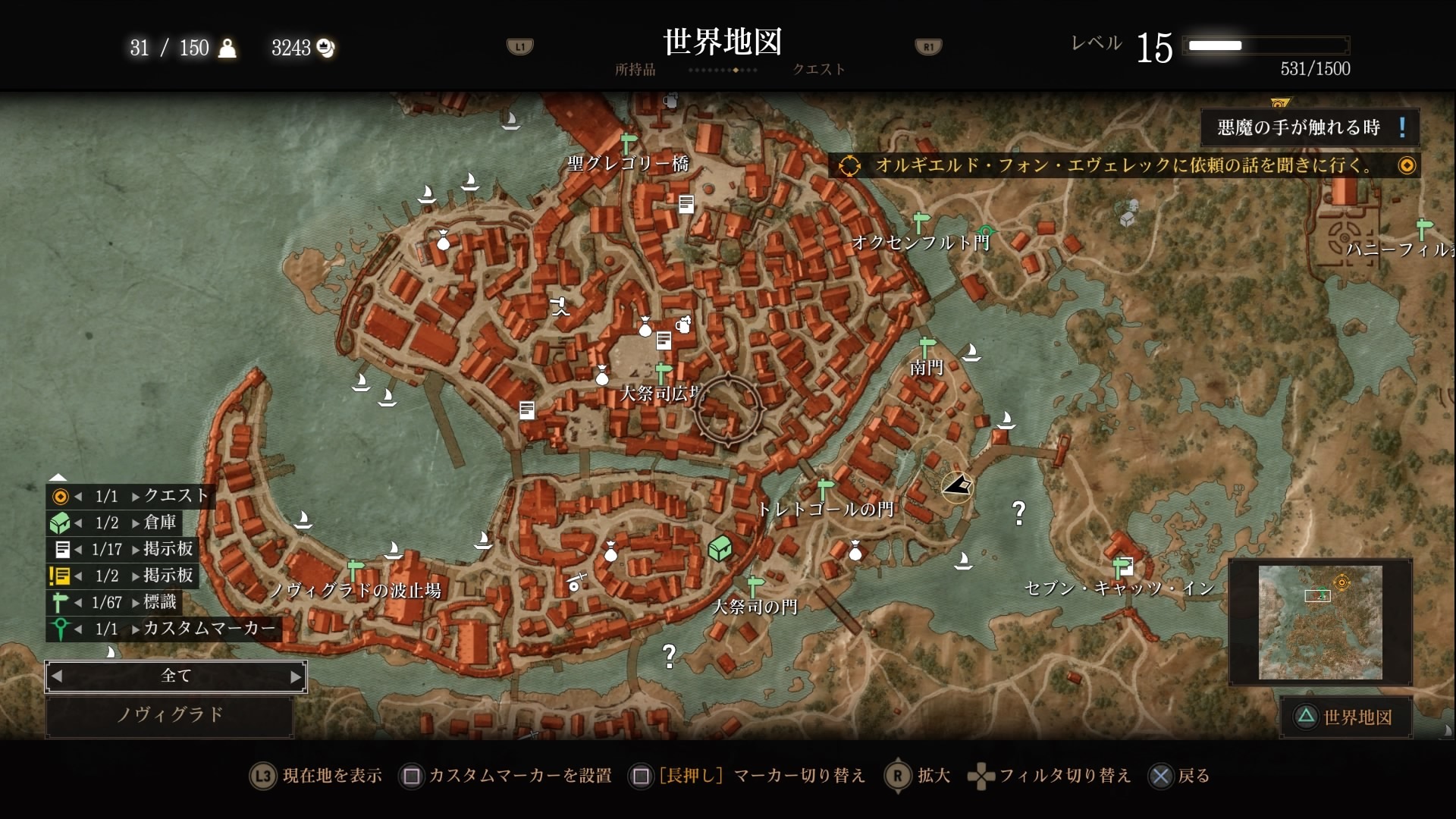The height and width of the screenshot is (819, 1456).
Task: Switch to the クエスト tab
Action: tap(817, 69)
